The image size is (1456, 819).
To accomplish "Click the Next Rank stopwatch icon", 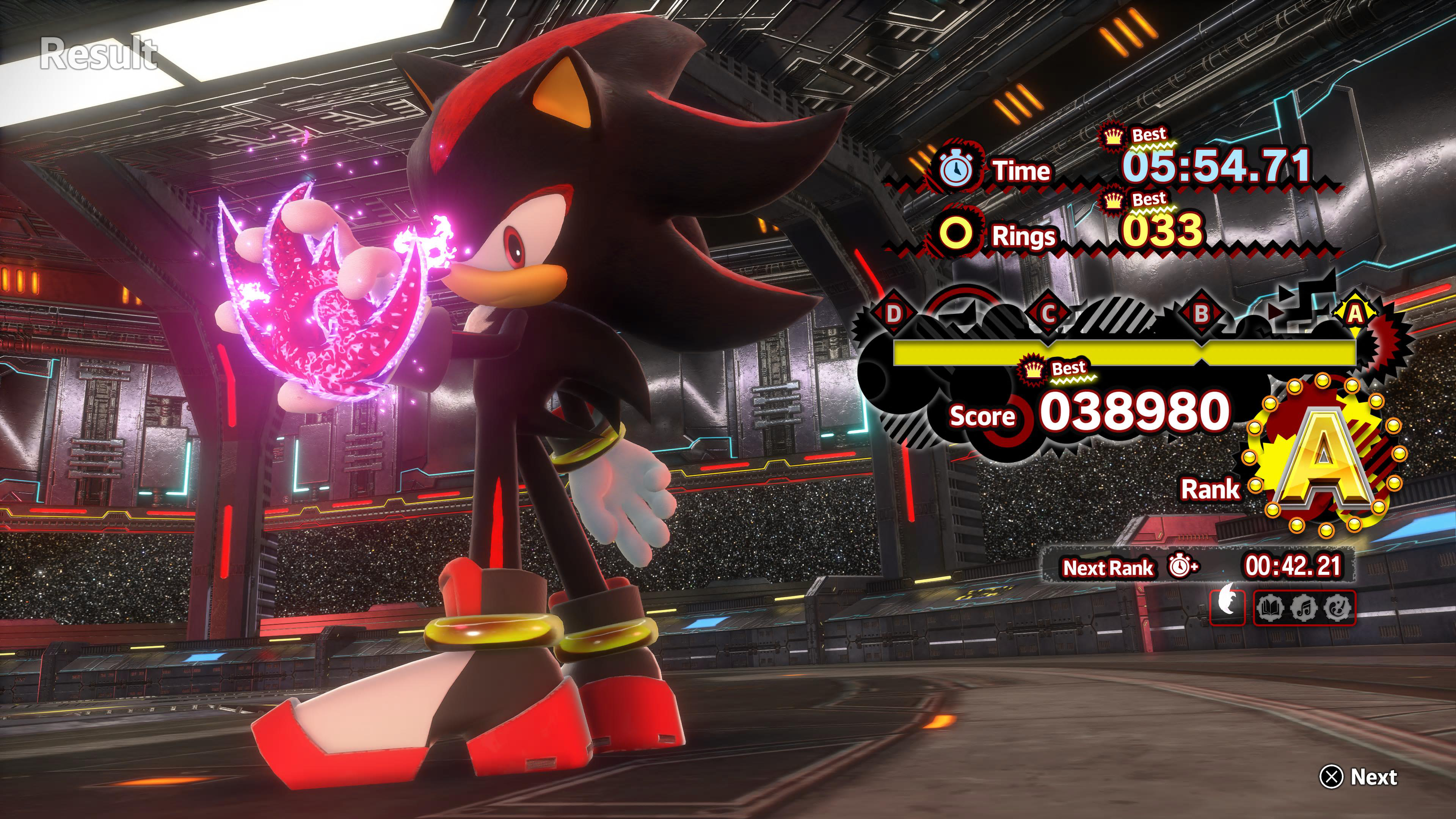I will click(1182, 566).
